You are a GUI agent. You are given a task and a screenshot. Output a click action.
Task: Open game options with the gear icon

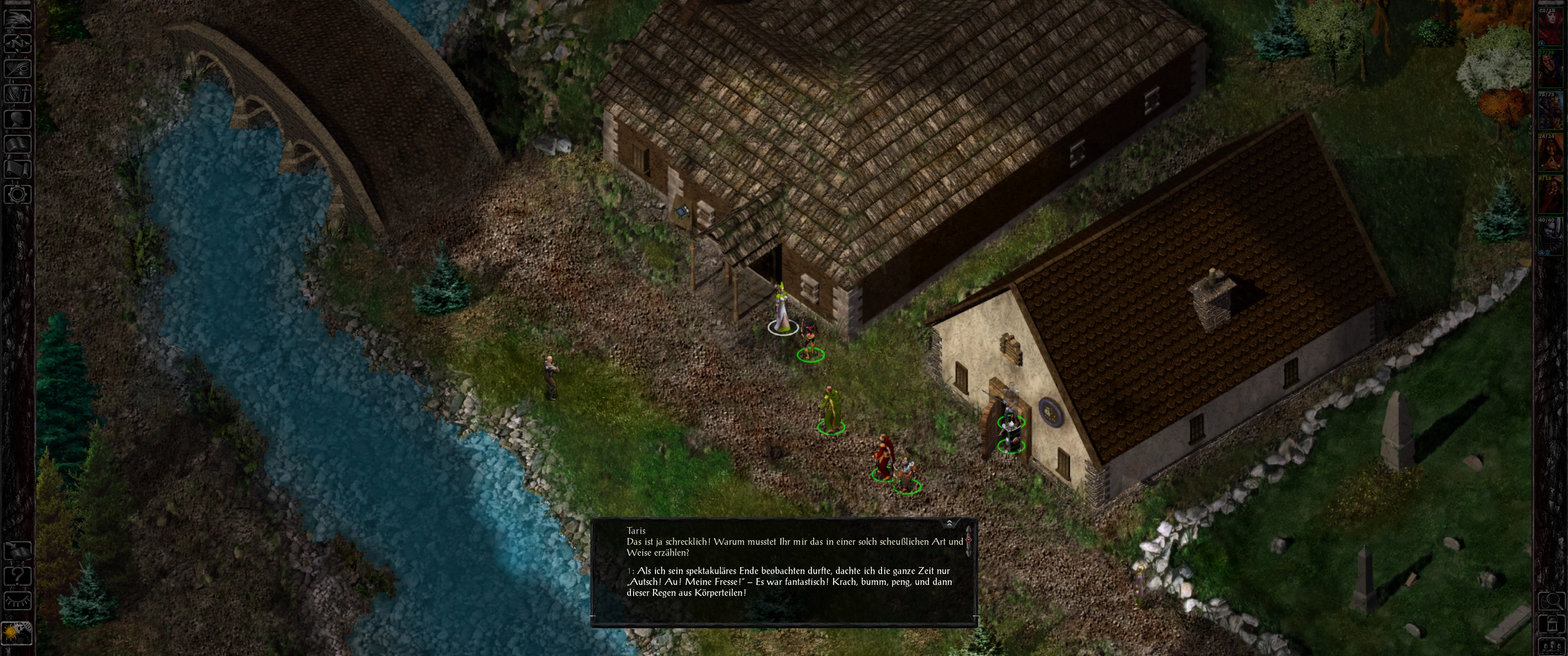tap(17, 195)
